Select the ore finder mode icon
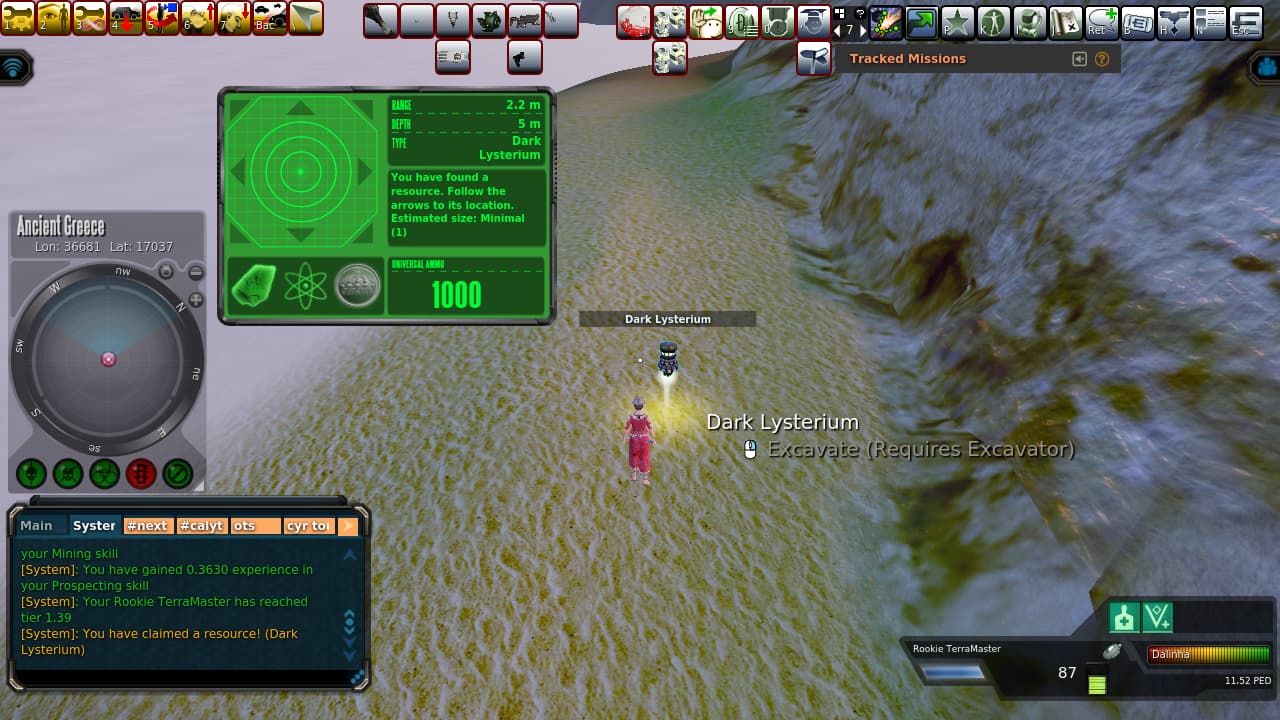The width and height of the screenshot is (1280, 720). pos(254,287)
